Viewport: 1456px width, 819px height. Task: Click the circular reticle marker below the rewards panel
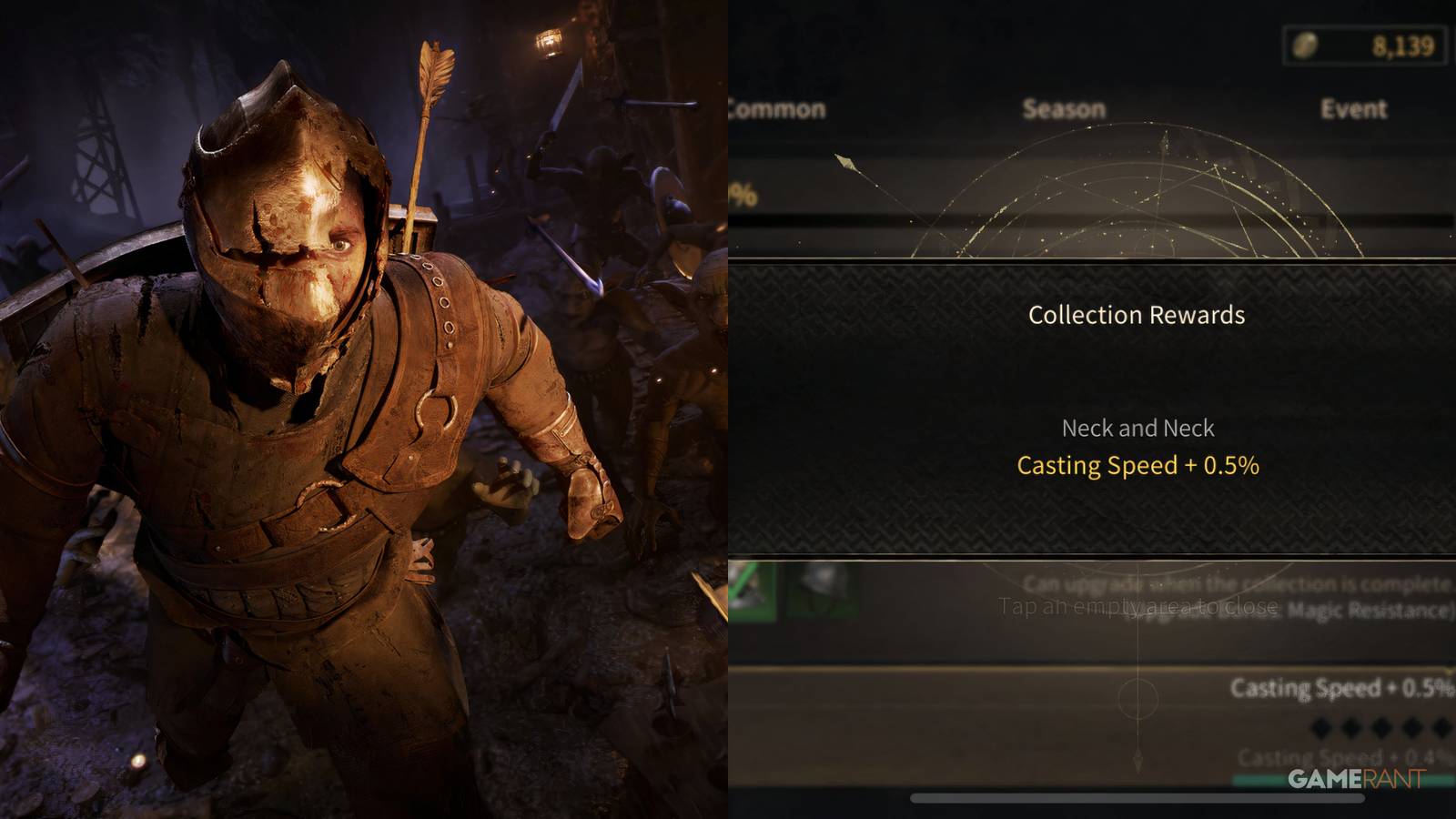pos(1138,699)
